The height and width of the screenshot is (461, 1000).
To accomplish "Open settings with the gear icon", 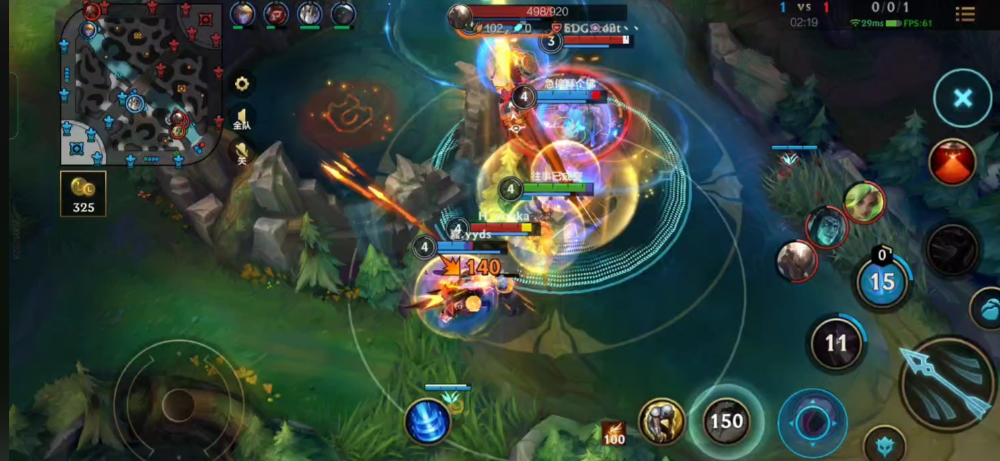I will (242, 83).
